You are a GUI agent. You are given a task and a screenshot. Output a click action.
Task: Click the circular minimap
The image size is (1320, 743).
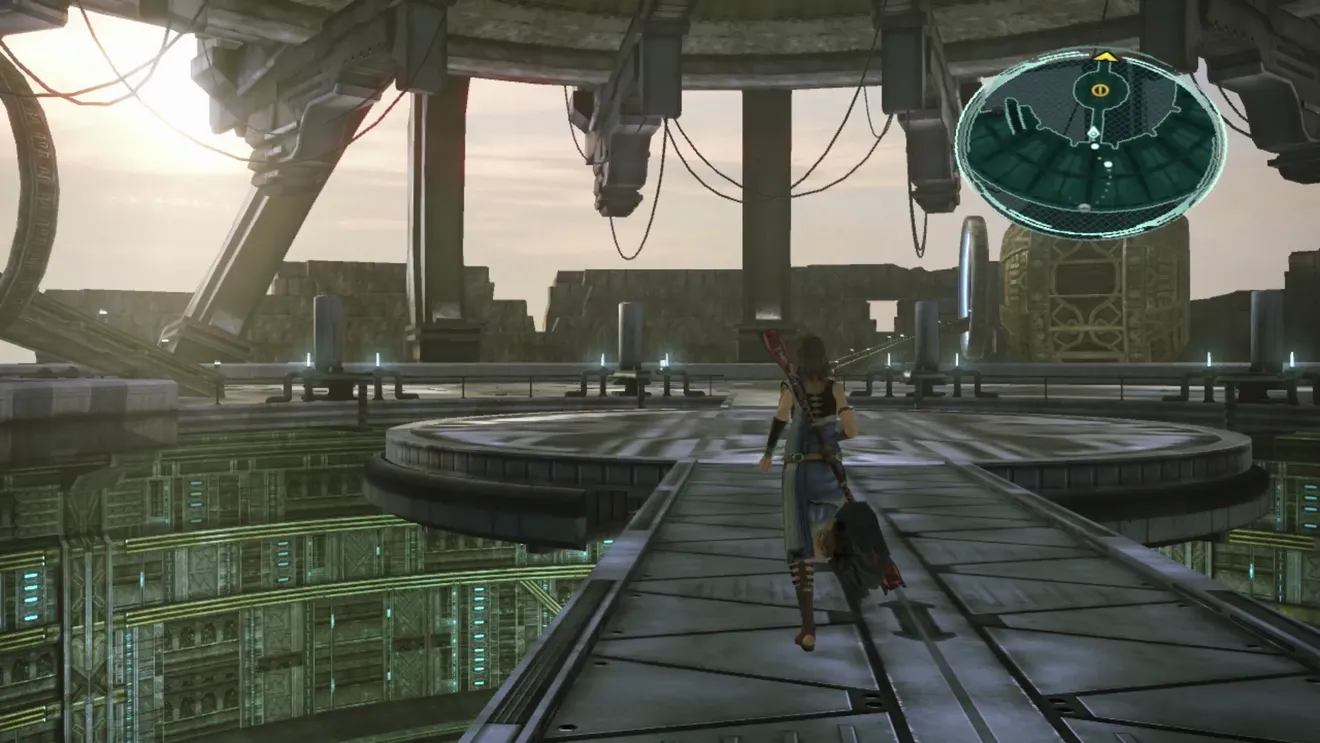click(1090, 145)
